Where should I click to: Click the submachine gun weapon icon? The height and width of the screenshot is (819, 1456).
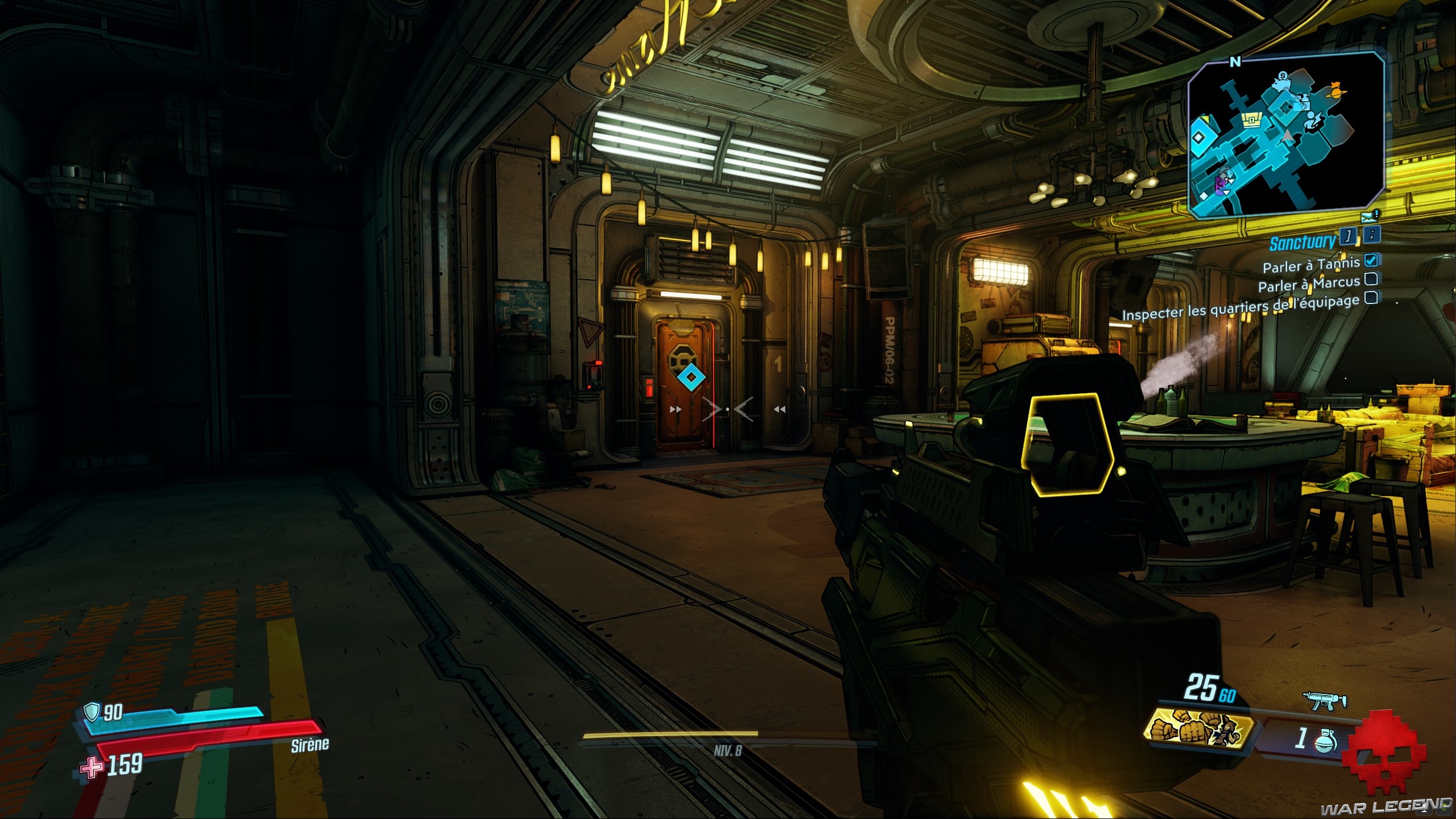[1324, 700]
